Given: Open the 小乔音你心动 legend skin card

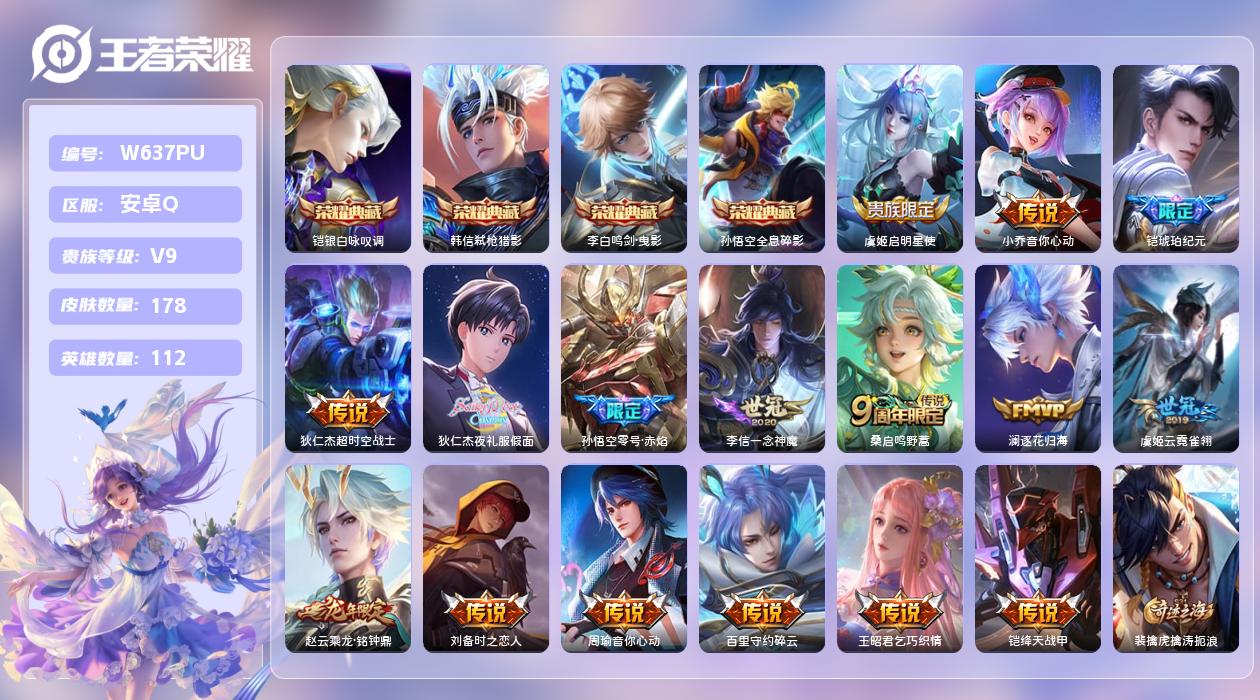Looking at the screenshot, I should coord(1038,158).
